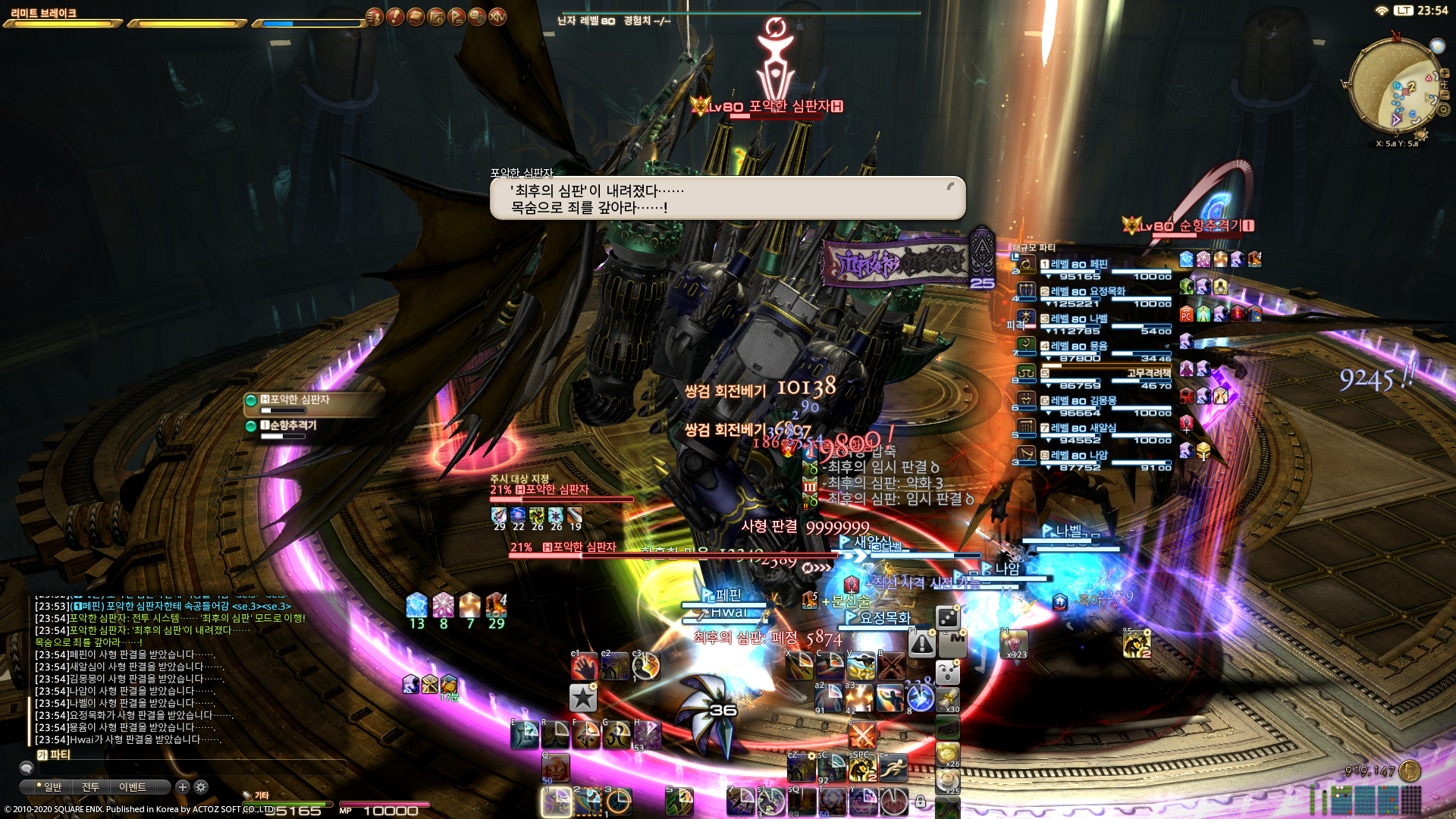The image size is (1456, 819).
Task: Click the crossed swords hotbar action
Action: 862,734
